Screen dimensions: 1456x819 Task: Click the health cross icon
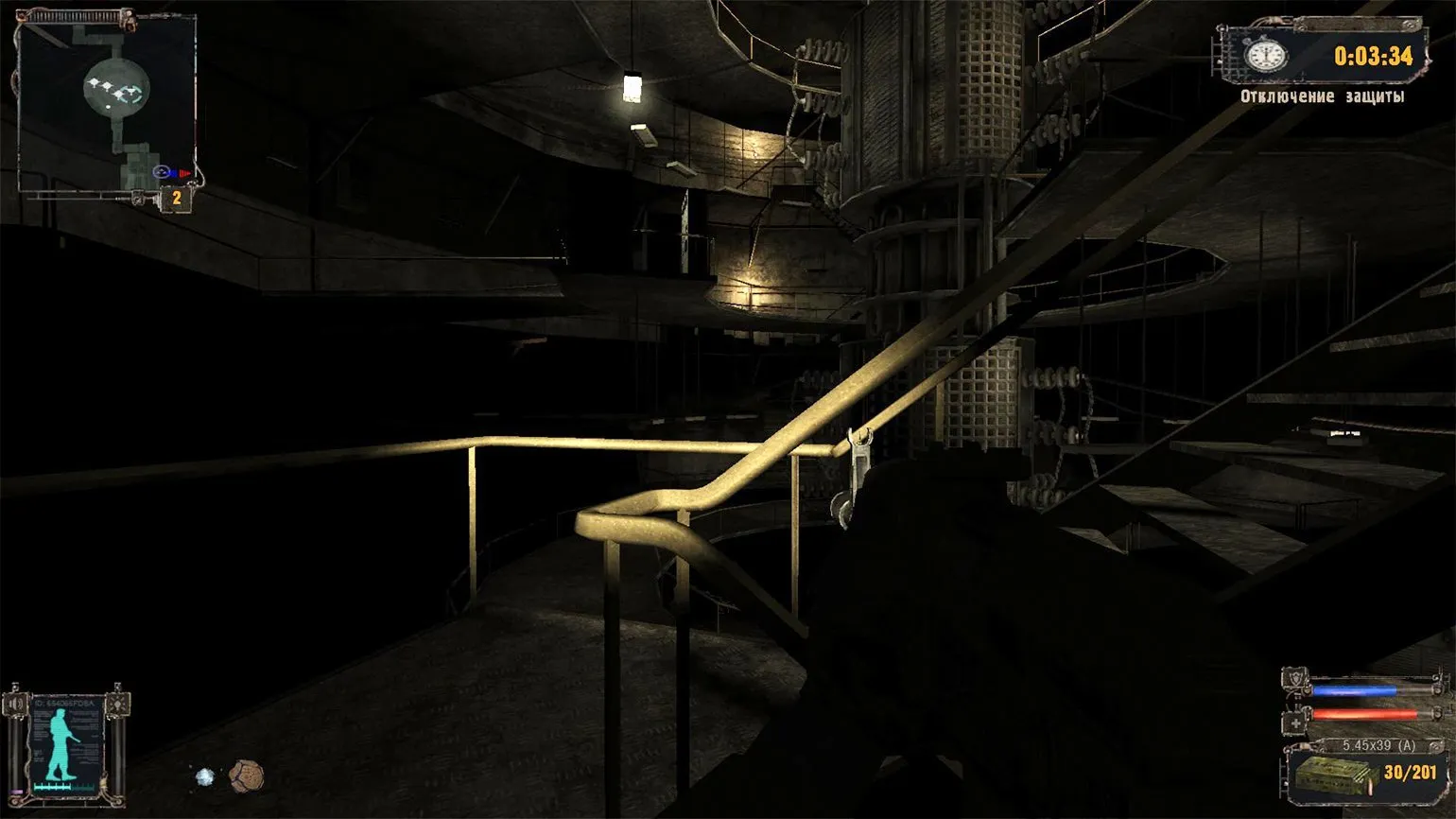tap(1293, 723)
